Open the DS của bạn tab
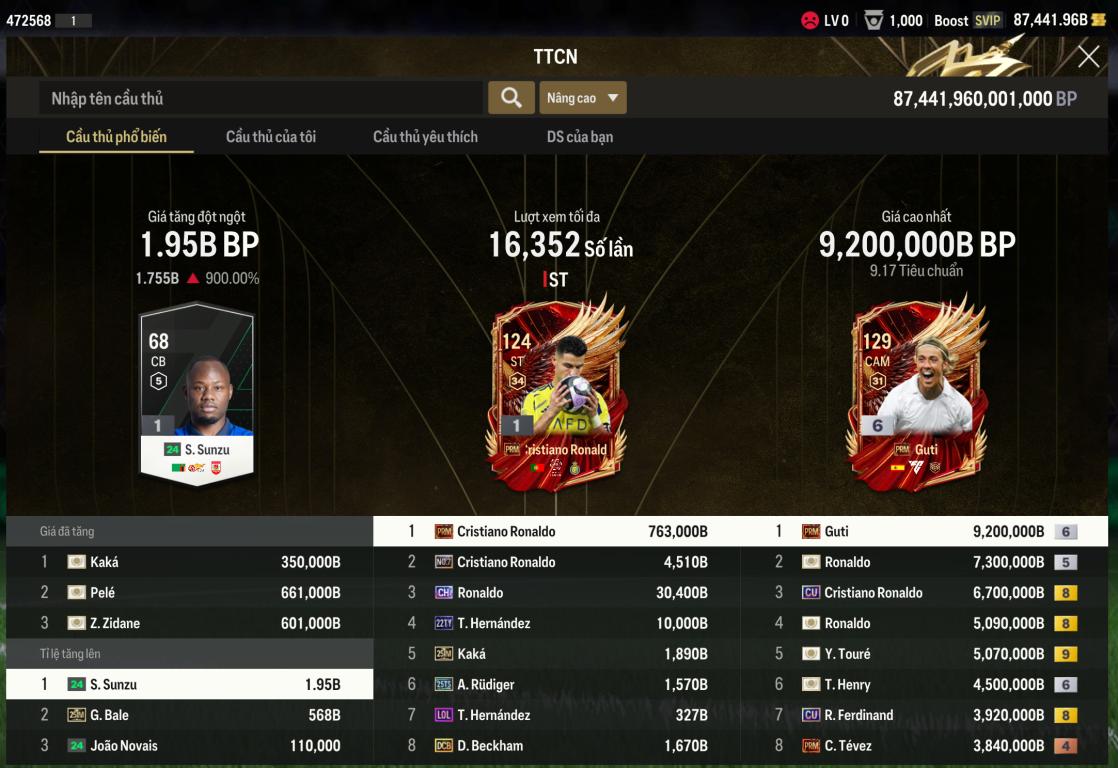The image size is (1118, 768). 580,137
